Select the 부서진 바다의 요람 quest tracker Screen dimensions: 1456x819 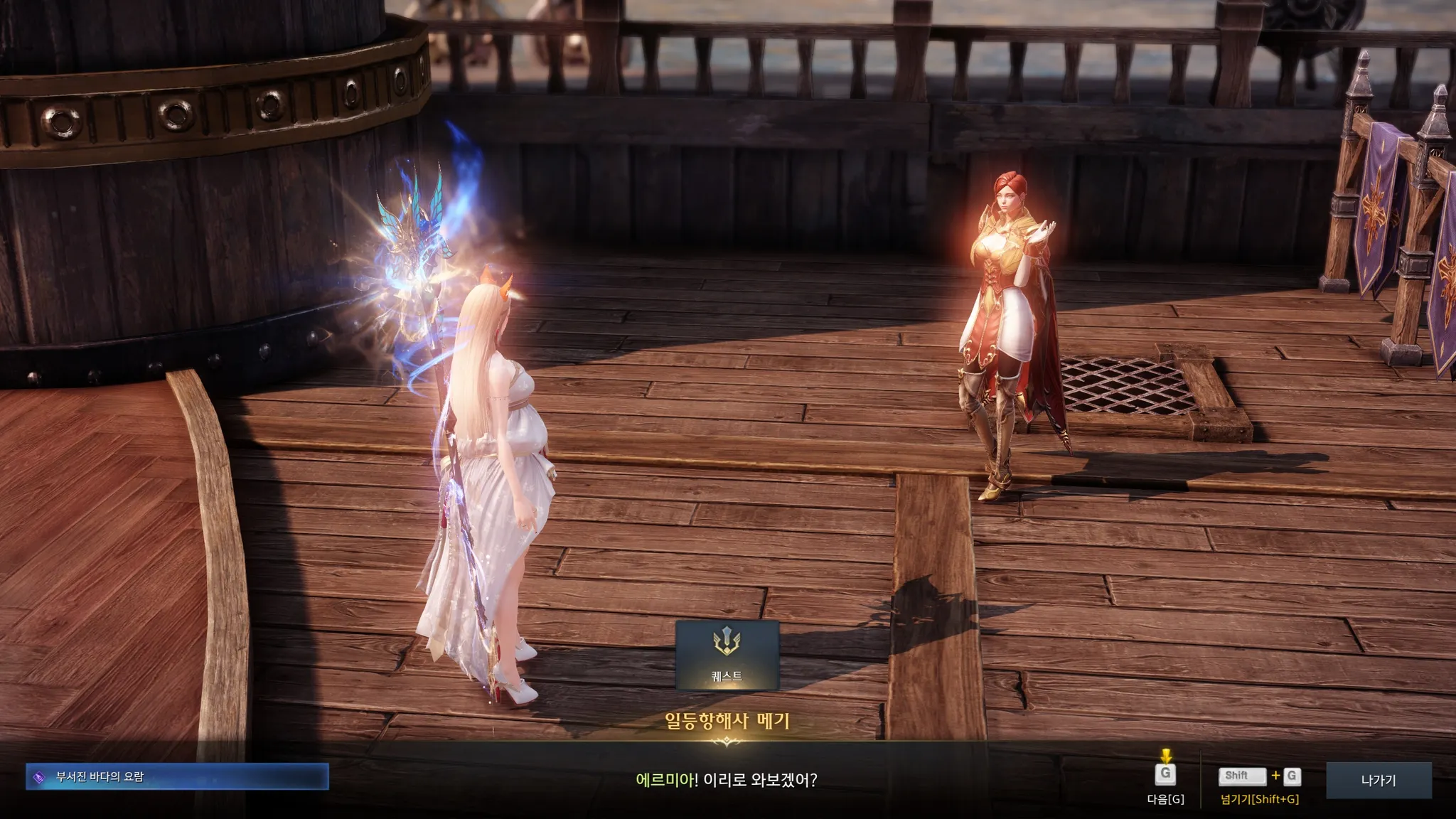coord(177,776)
